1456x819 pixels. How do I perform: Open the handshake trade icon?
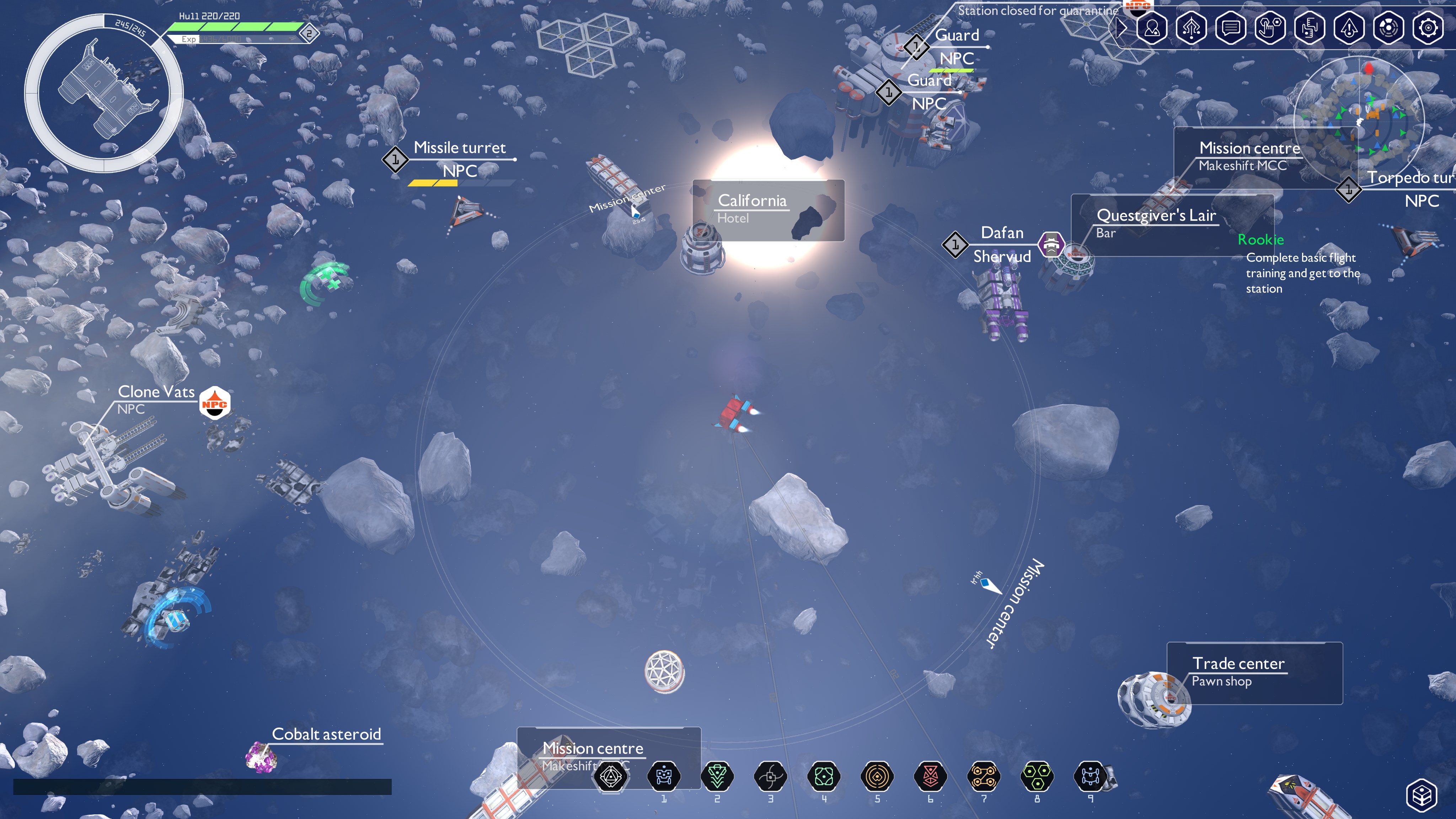1310,28
